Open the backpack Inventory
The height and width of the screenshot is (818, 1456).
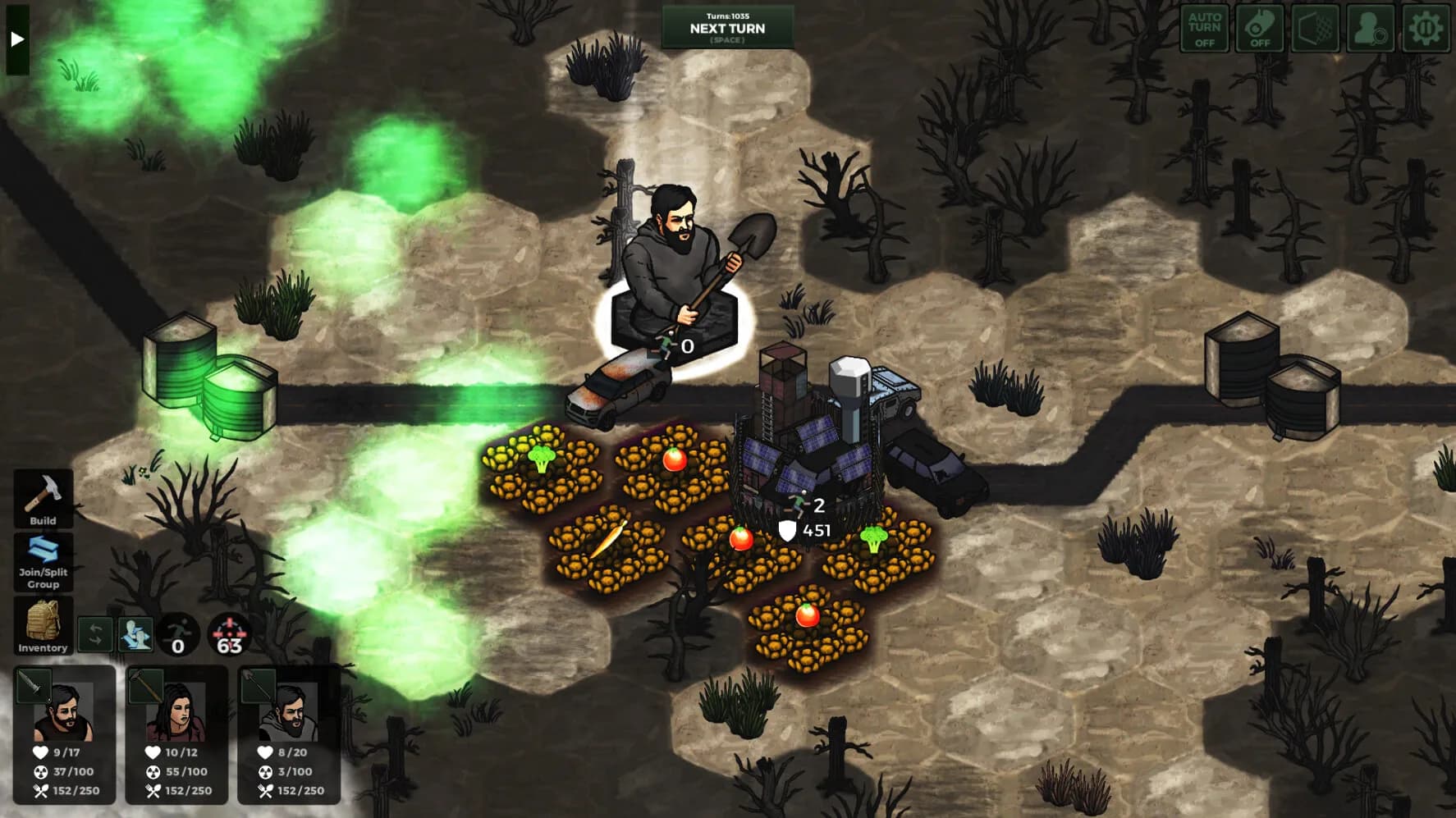tap(43, 625)
